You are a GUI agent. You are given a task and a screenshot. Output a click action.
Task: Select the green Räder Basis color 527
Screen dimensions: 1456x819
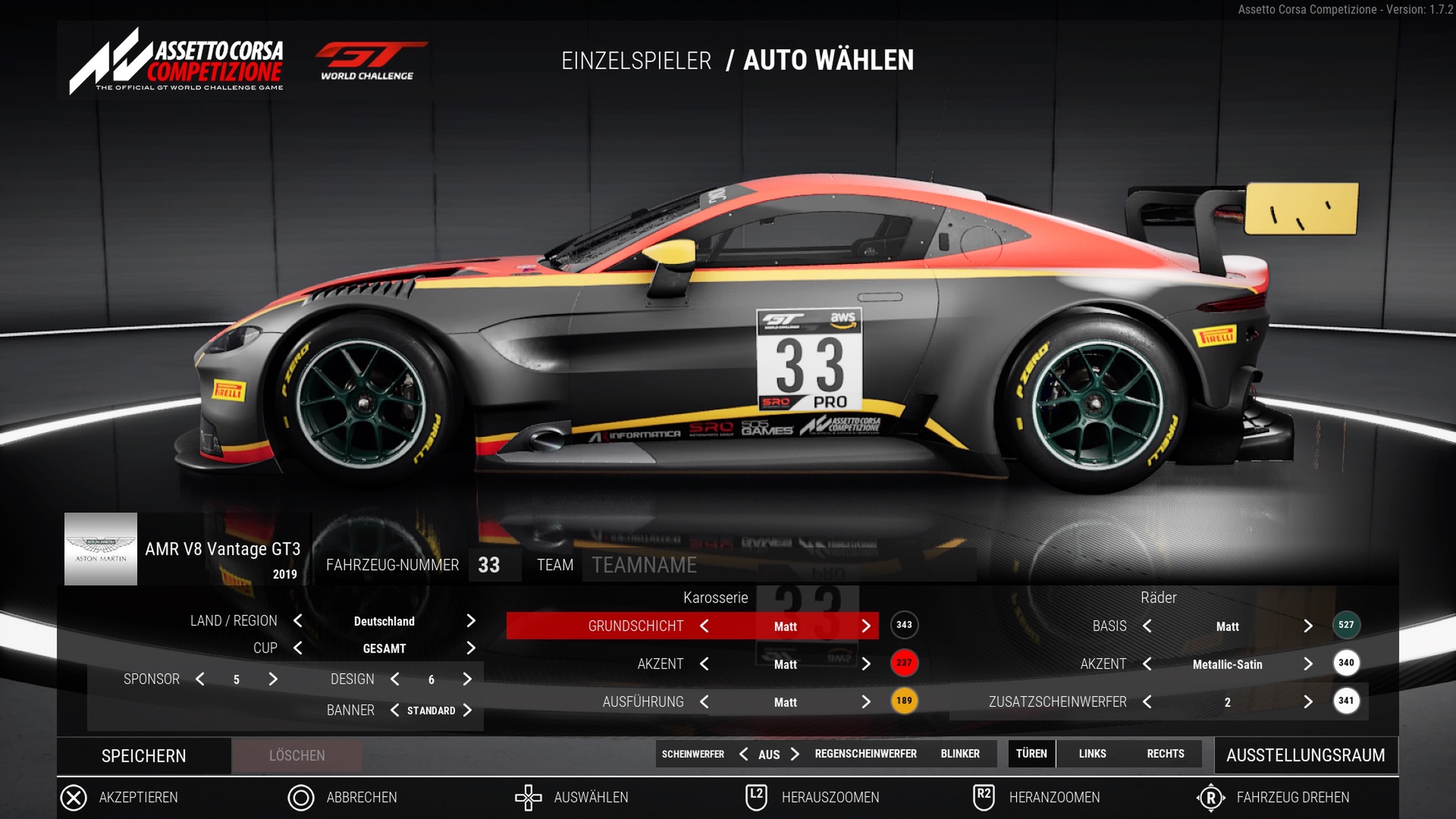tap(1346, 625)
